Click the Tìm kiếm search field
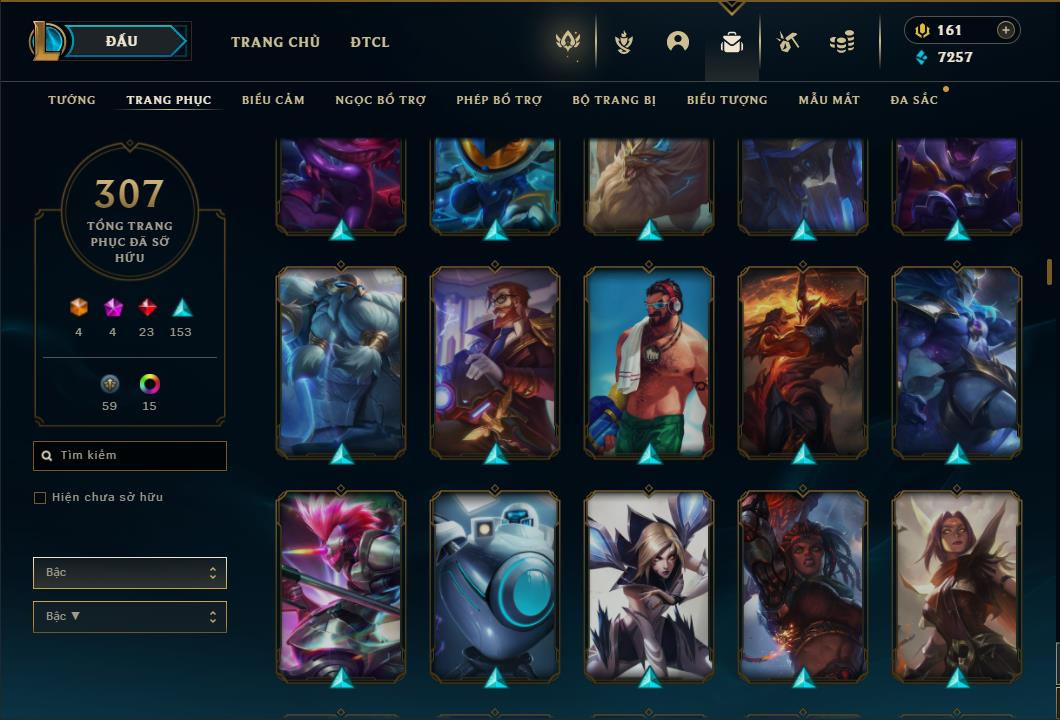 pyautogui.click(x=130, y=456)
